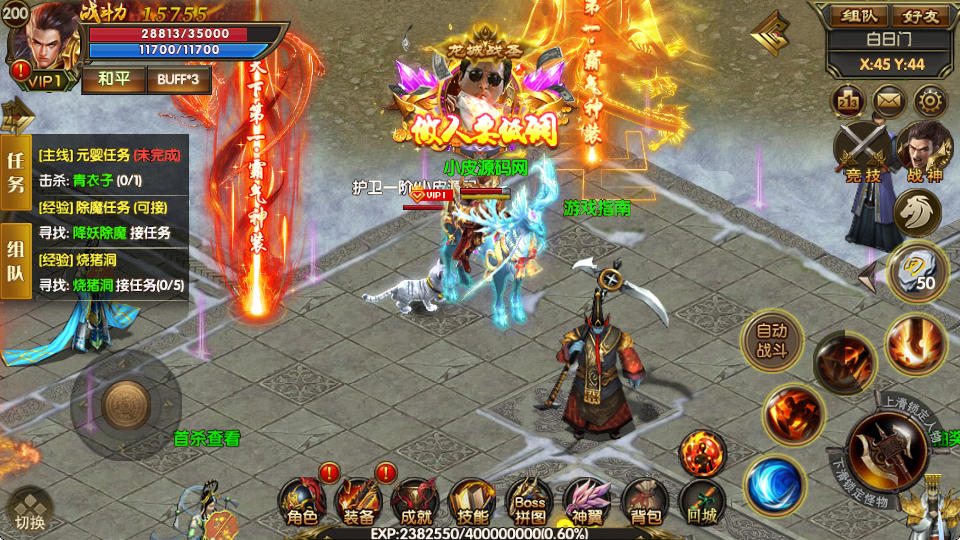The height and width of the screenshot is (540, 960).
Task: Open the gear settings icon
Action: [x=930, y=100]
